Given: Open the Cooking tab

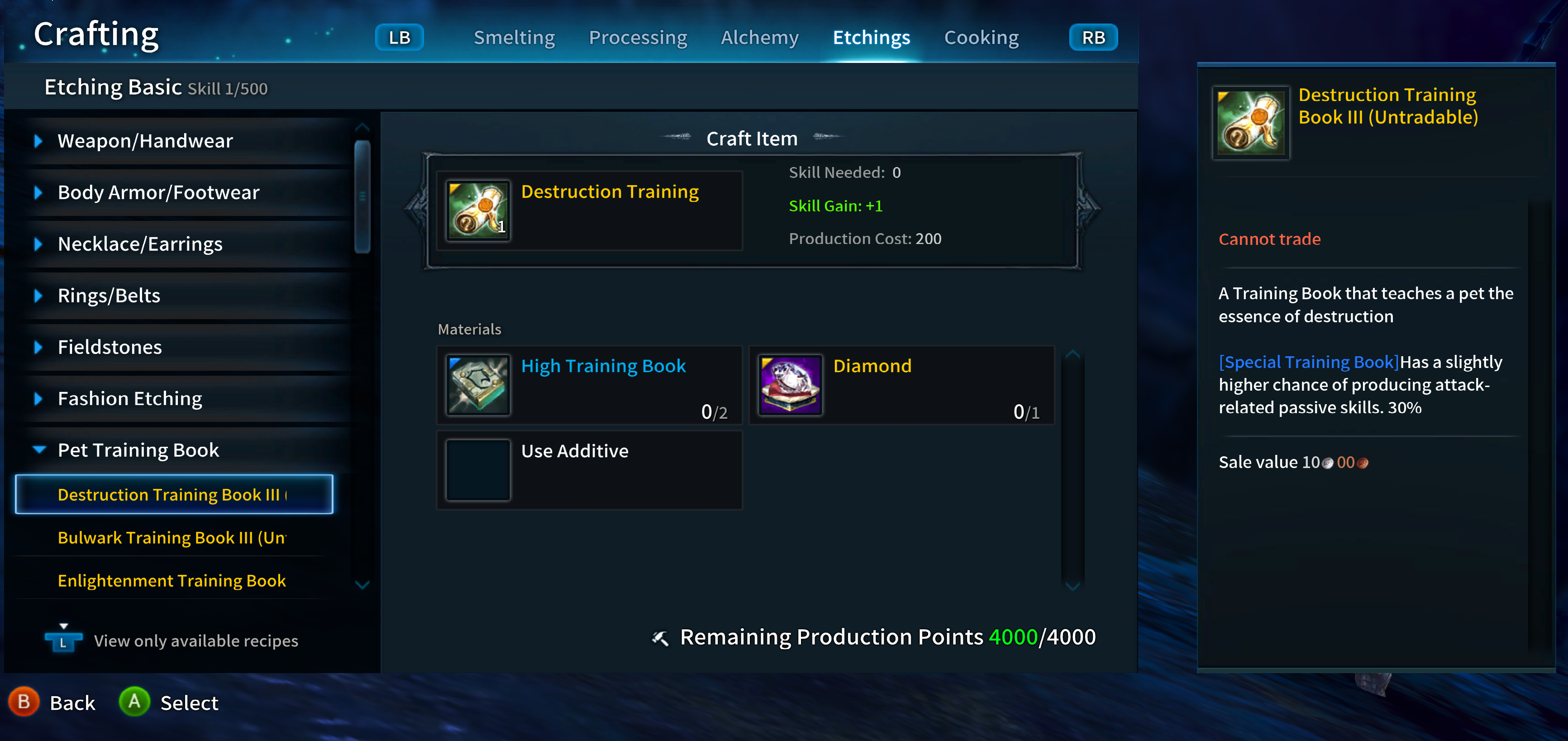Looking at the screenshot, I should (x=981, y=37).
